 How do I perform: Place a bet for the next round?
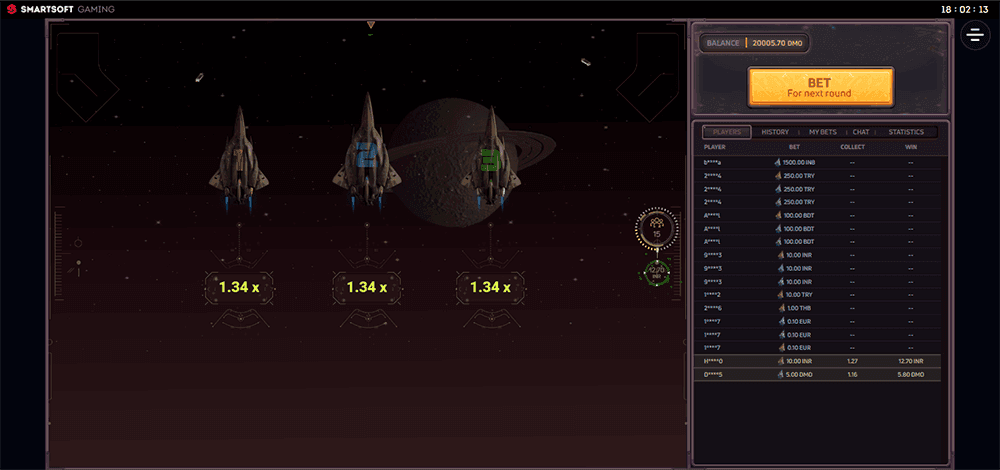tap(820, 87)
